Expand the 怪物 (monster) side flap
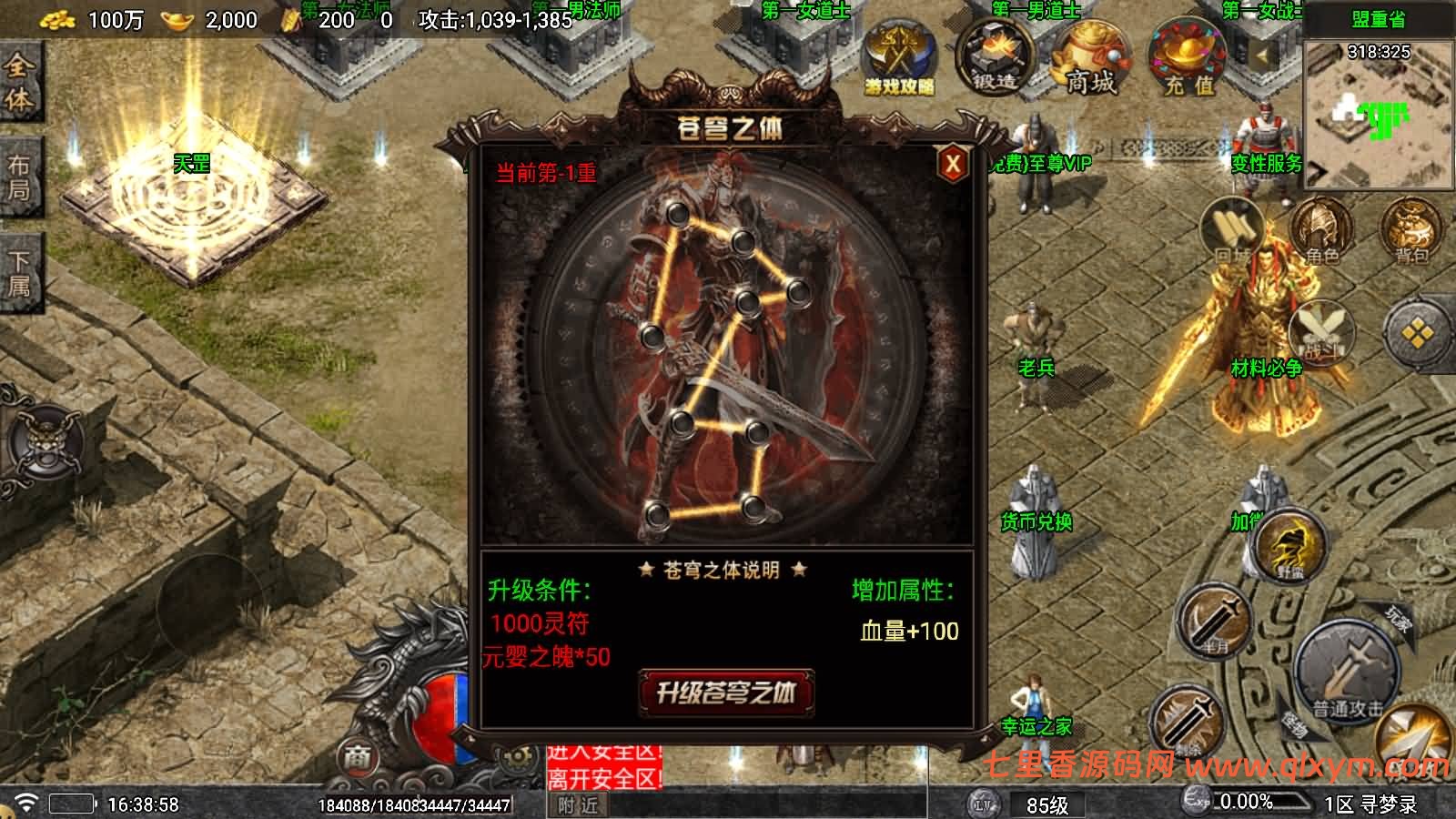The image size is (1456, 819). [x=1296, y=724]
